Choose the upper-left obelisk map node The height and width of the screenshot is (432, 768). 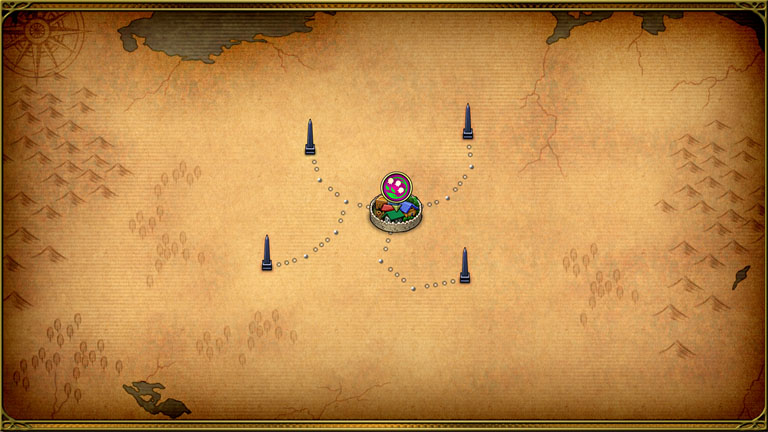[310, 138]
